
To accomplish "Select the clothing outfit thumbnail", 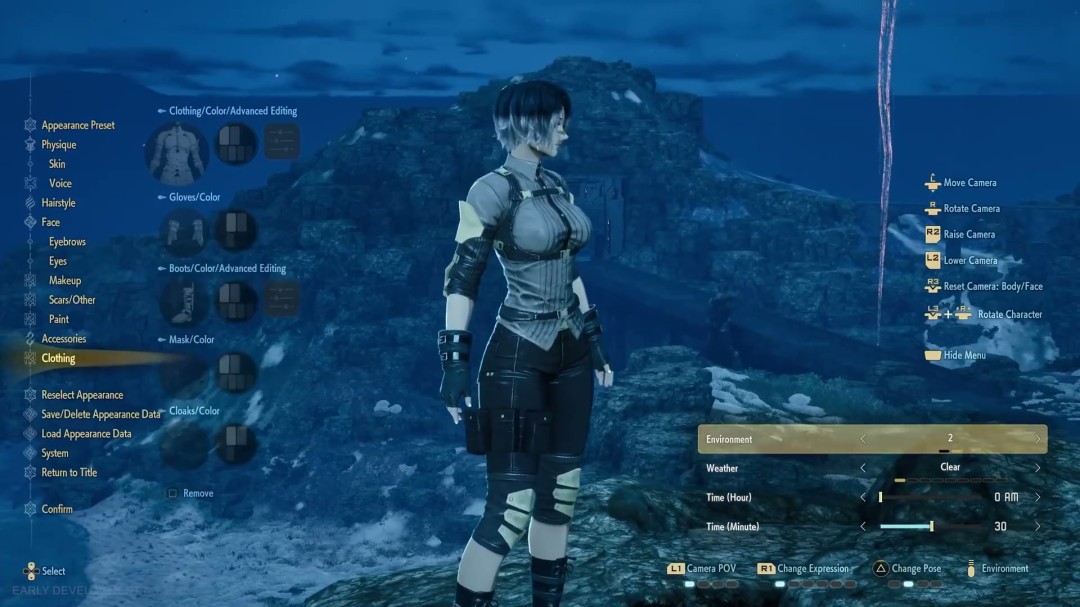I will pyautogui.click(x=177, y=151).
